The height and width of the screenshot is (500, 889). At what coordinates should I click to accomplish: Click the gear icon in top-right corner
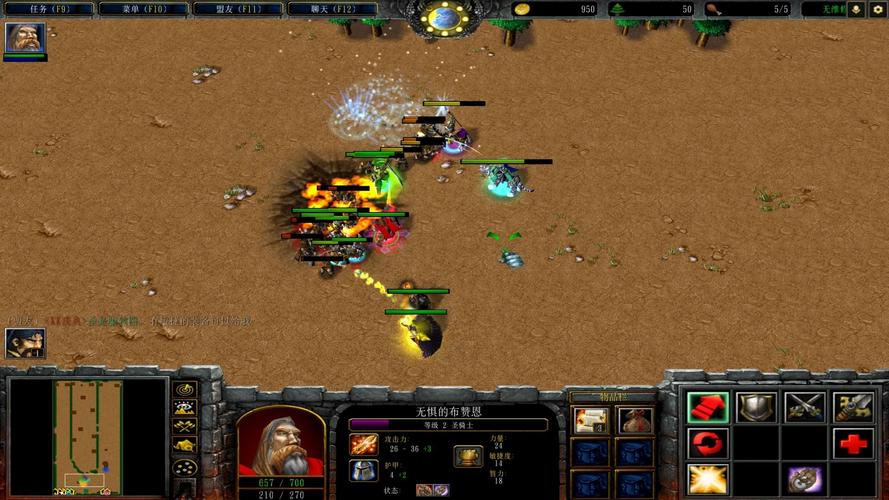(x=877, y=9)
